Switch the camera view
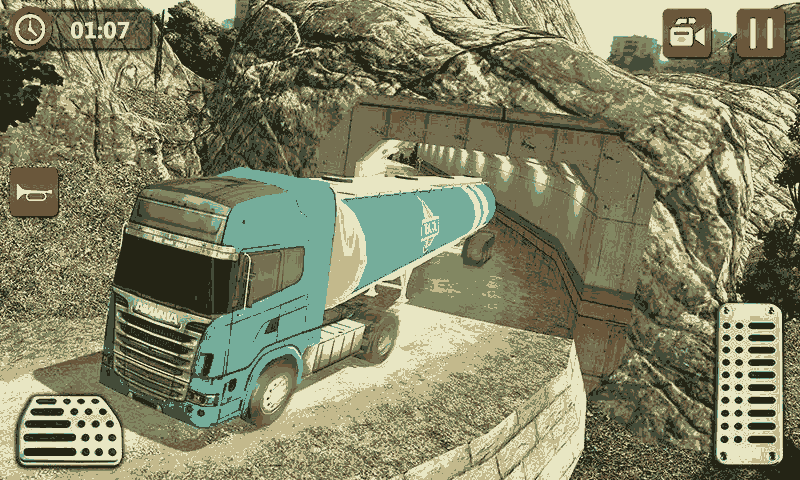 687,33
